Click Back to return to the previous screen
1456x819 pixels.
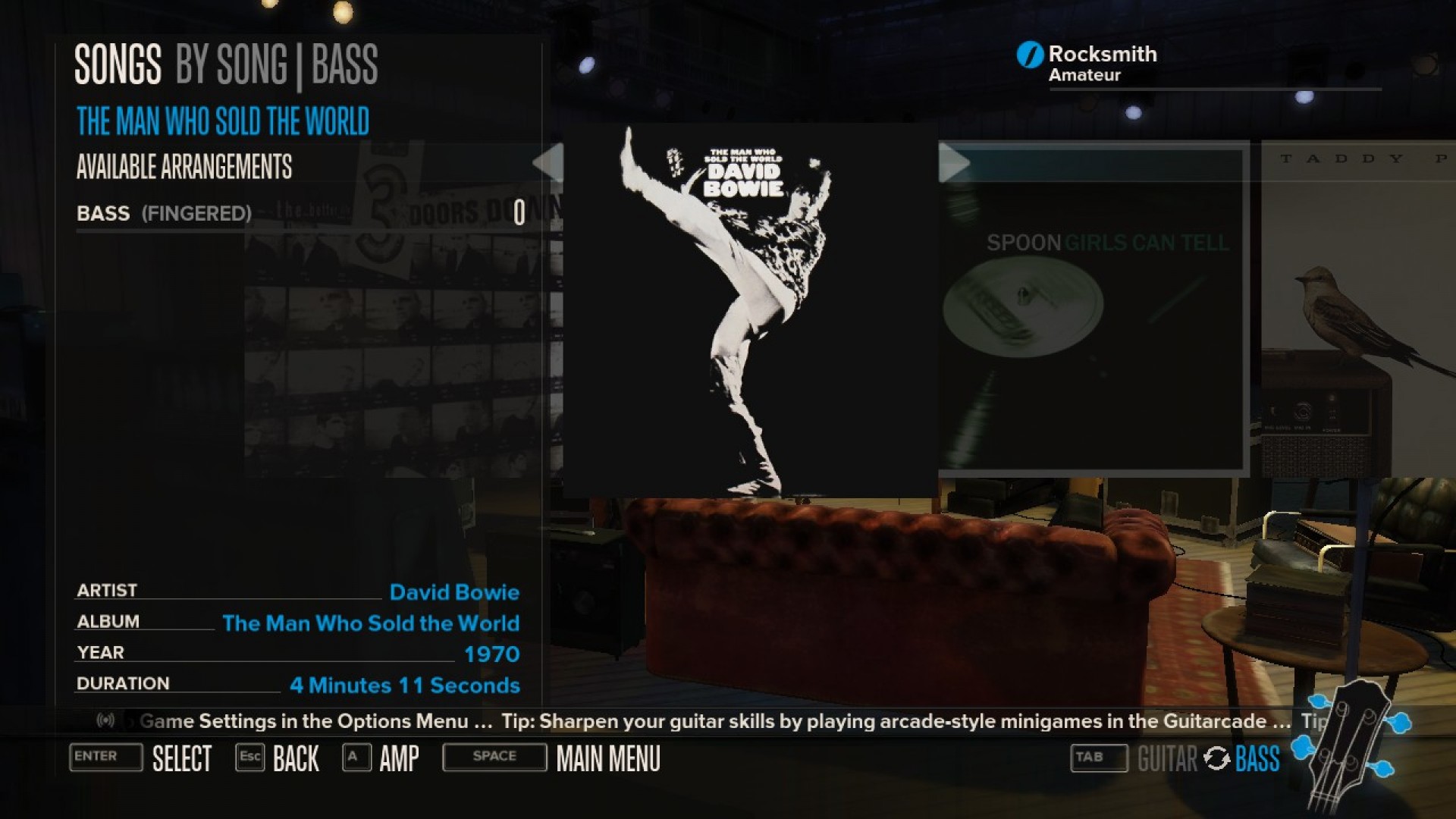tap(295, 758)
